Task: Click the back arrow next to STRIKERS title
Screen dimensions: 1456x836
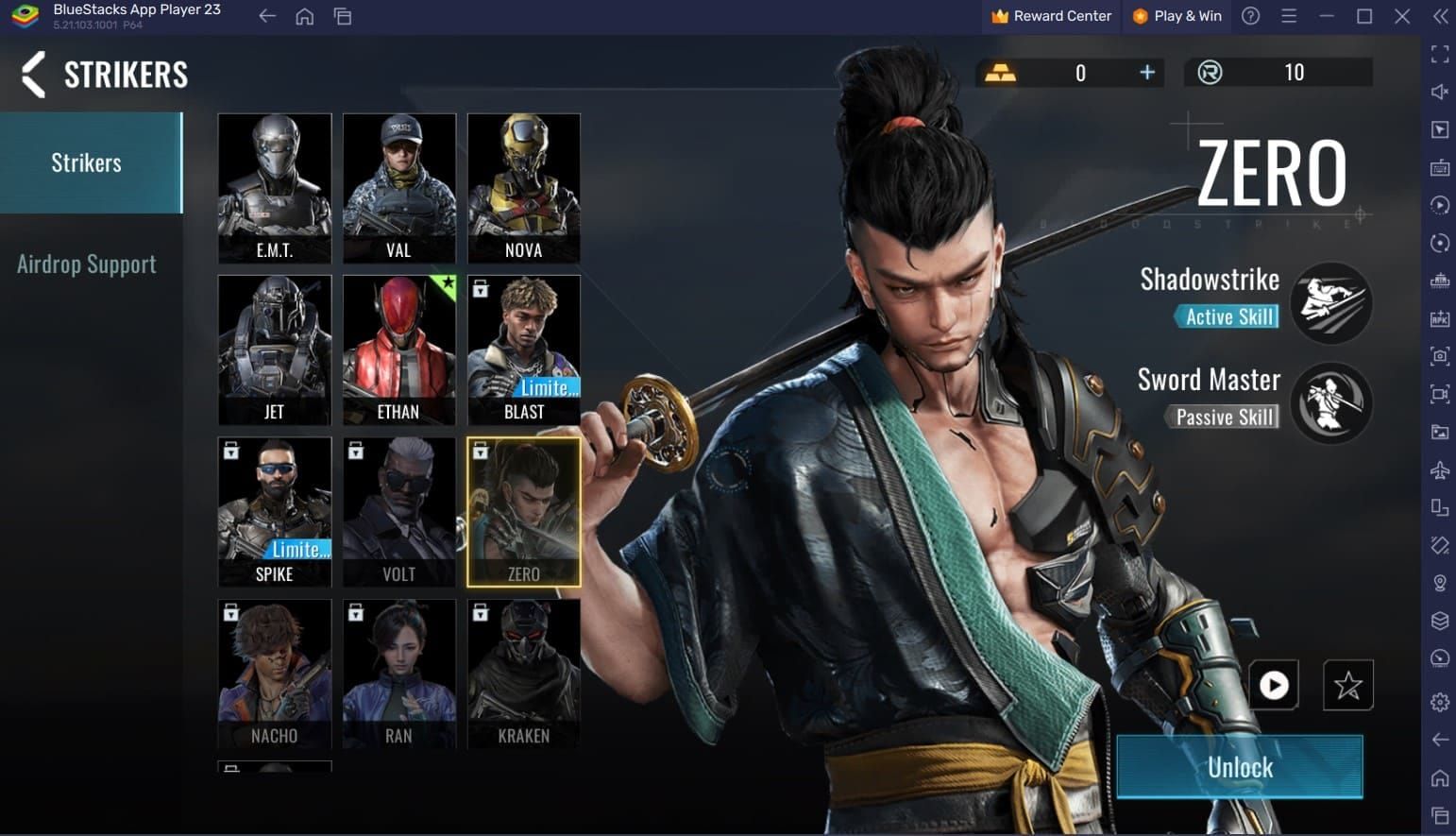Action: pos(31,75)
